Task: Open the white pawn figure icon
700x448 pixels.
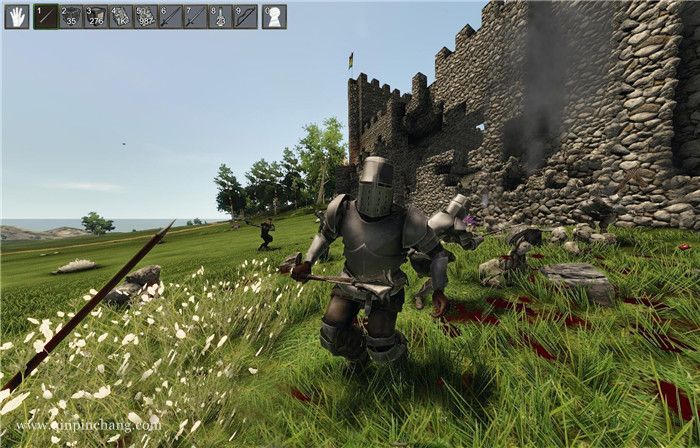Action: (x=274, y=16)
